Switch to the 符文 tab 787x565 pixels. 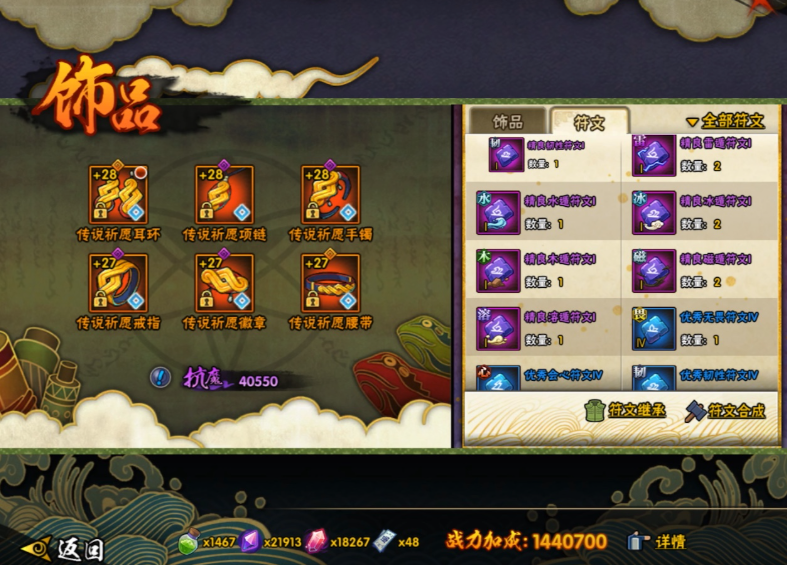tap(589, 122)
